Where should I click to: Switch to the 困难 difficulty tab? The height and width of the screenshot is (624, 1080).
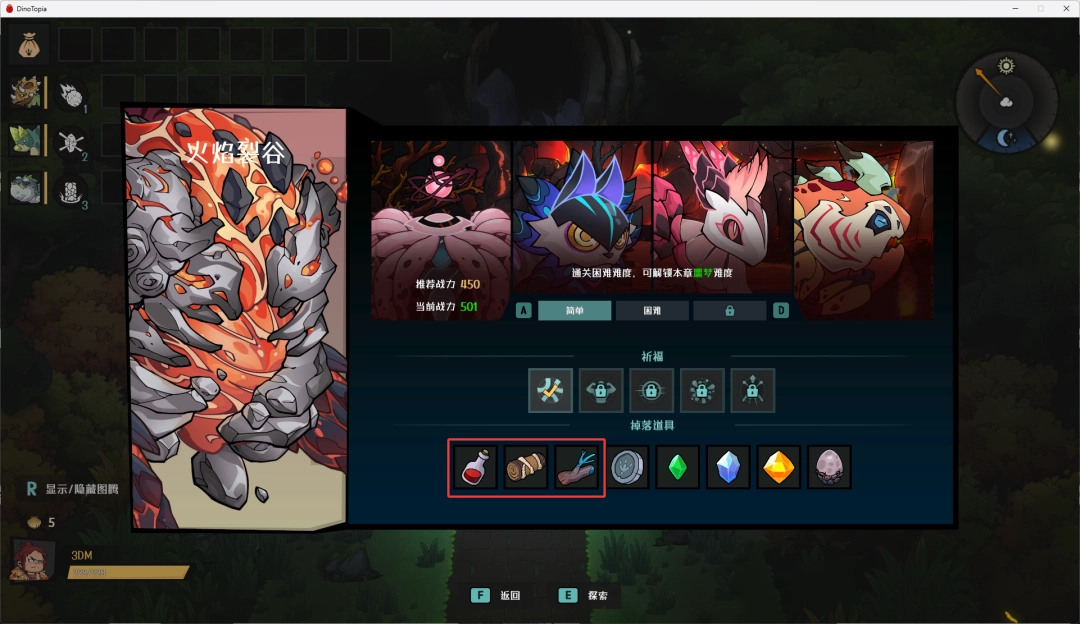[652, 311]
